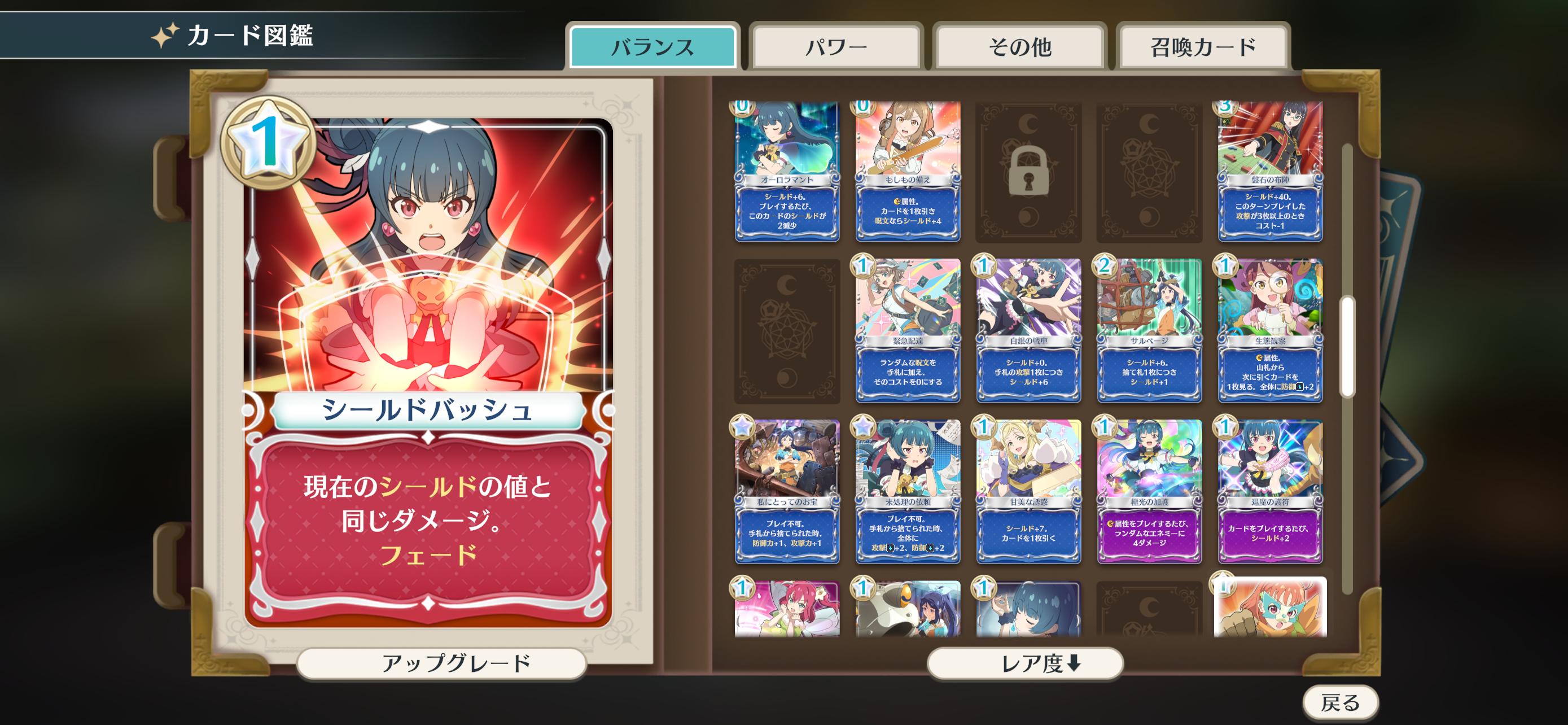Viewport: 1568px width, 725px height.
Task: Select the その他 tab
Action: pos(1019,47)
